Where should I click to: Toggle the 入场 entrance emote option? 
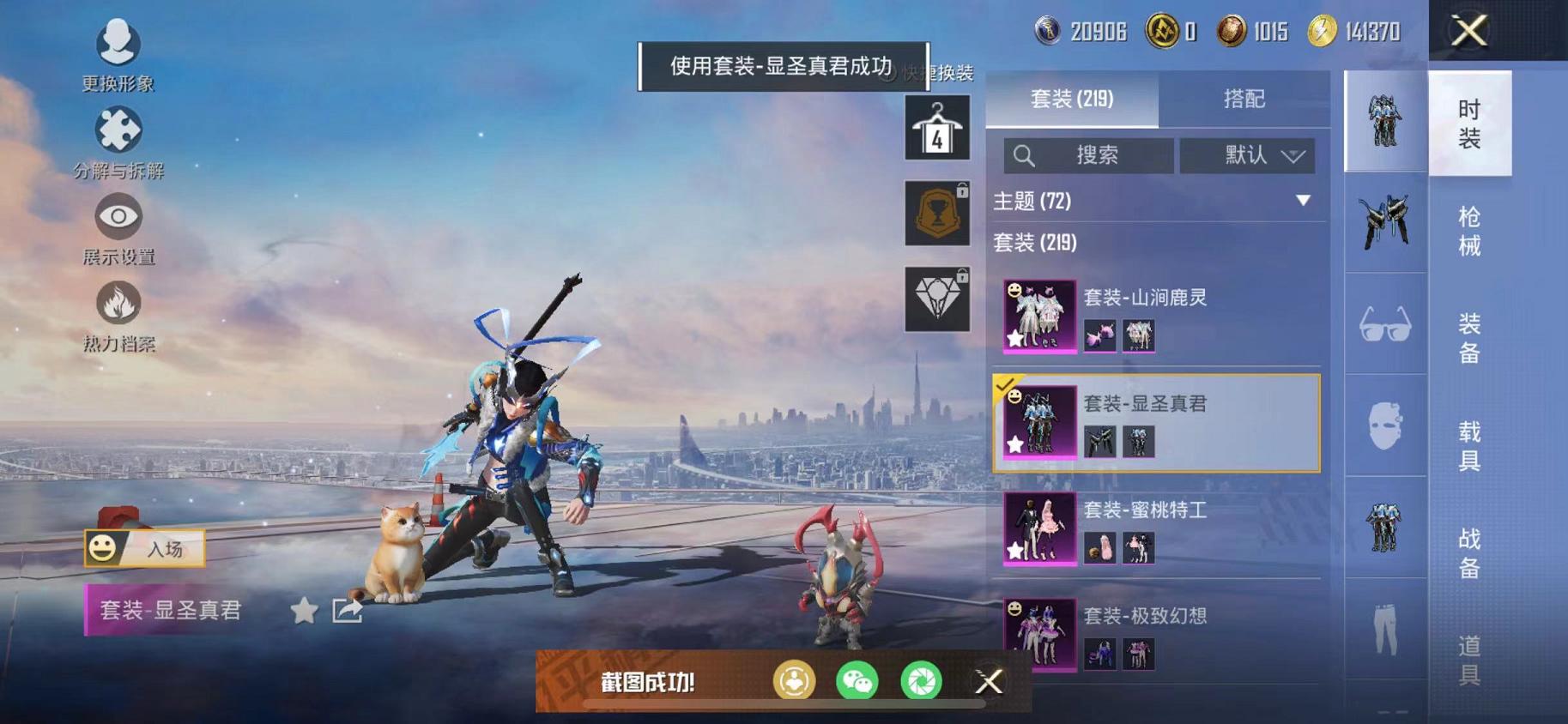tap(146, 546)
